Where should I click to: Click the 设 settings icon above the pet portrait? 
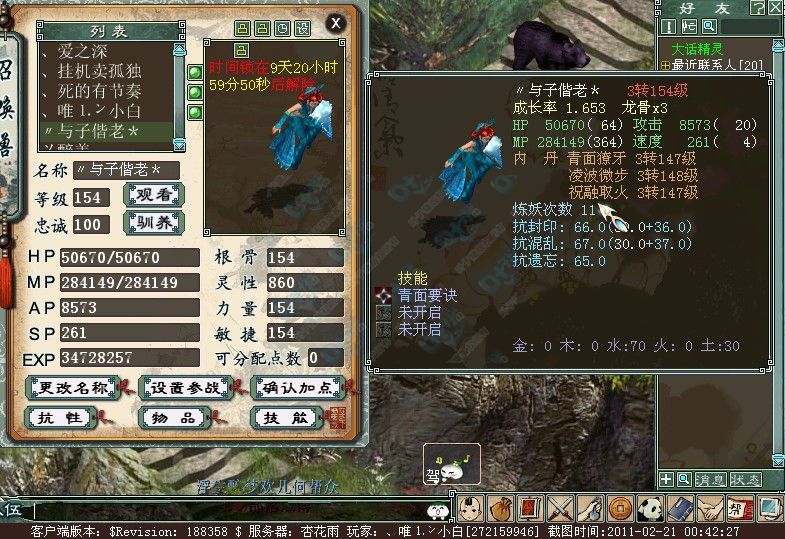click(x=303, y=28)
